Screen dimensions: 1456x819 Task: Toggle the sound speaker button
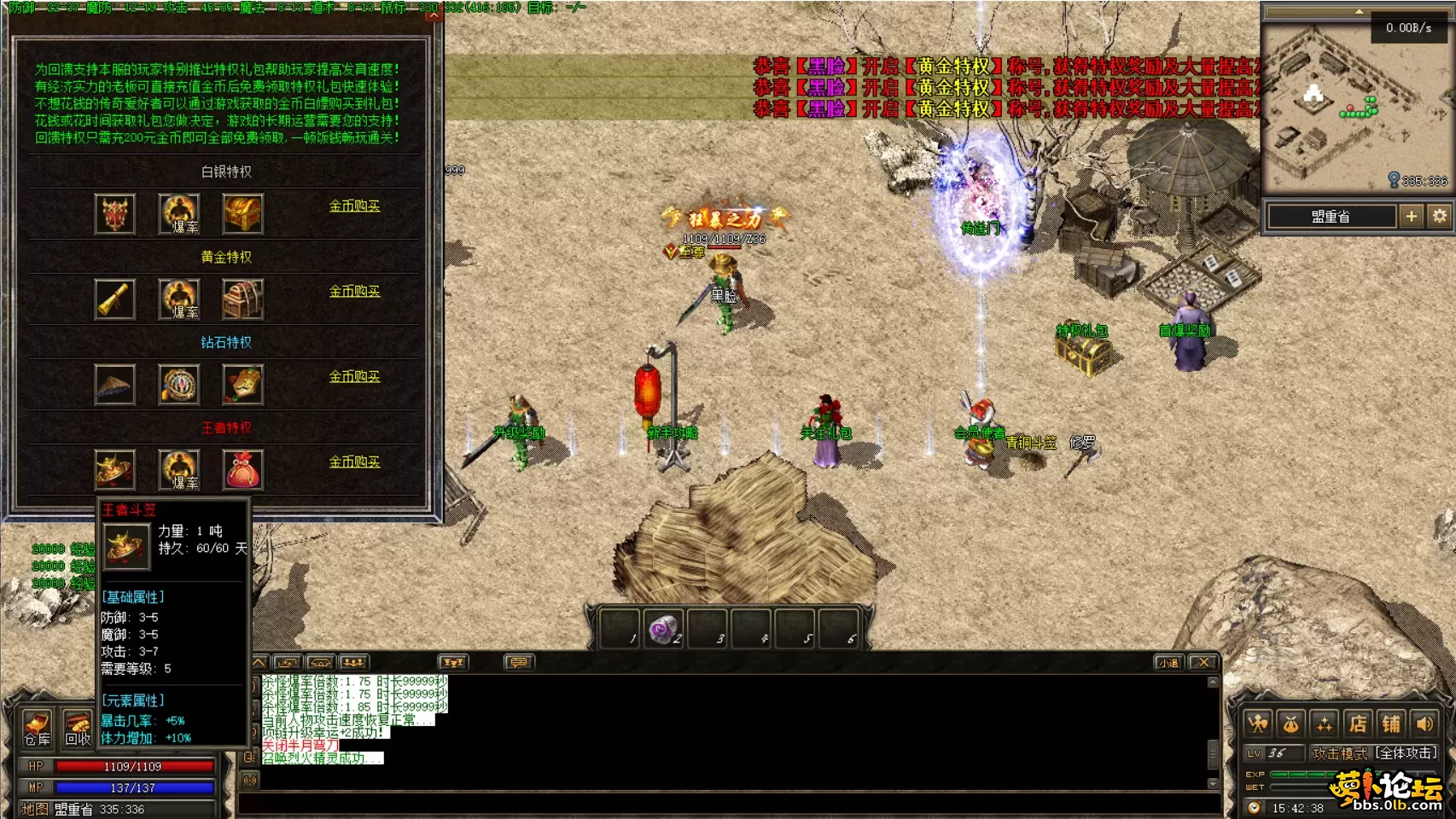click(x=1424, y=724)
